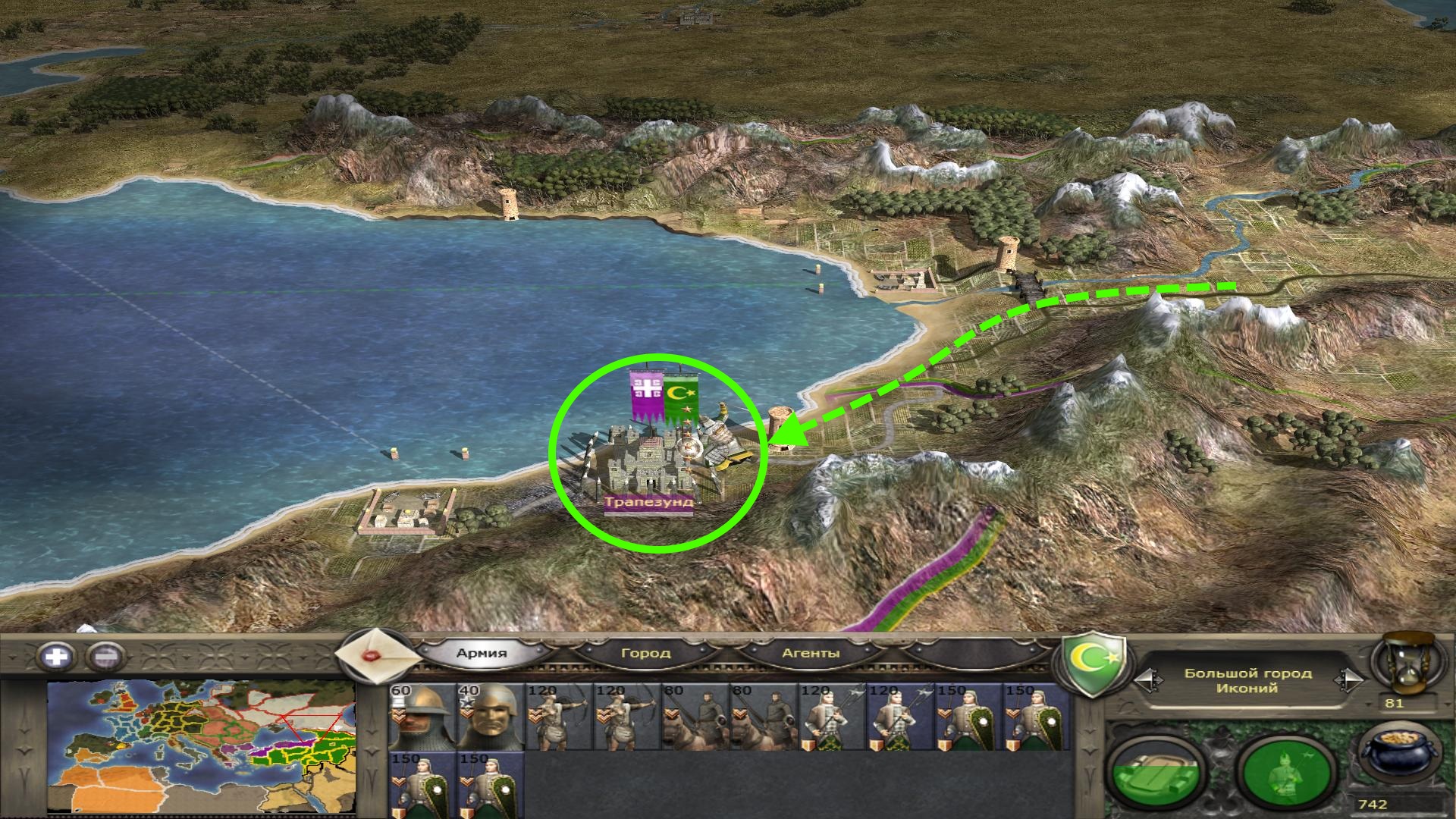1456x819 pixels.
Task: Open the faction overview crescent shield
Action: (x=1093, y=665)
